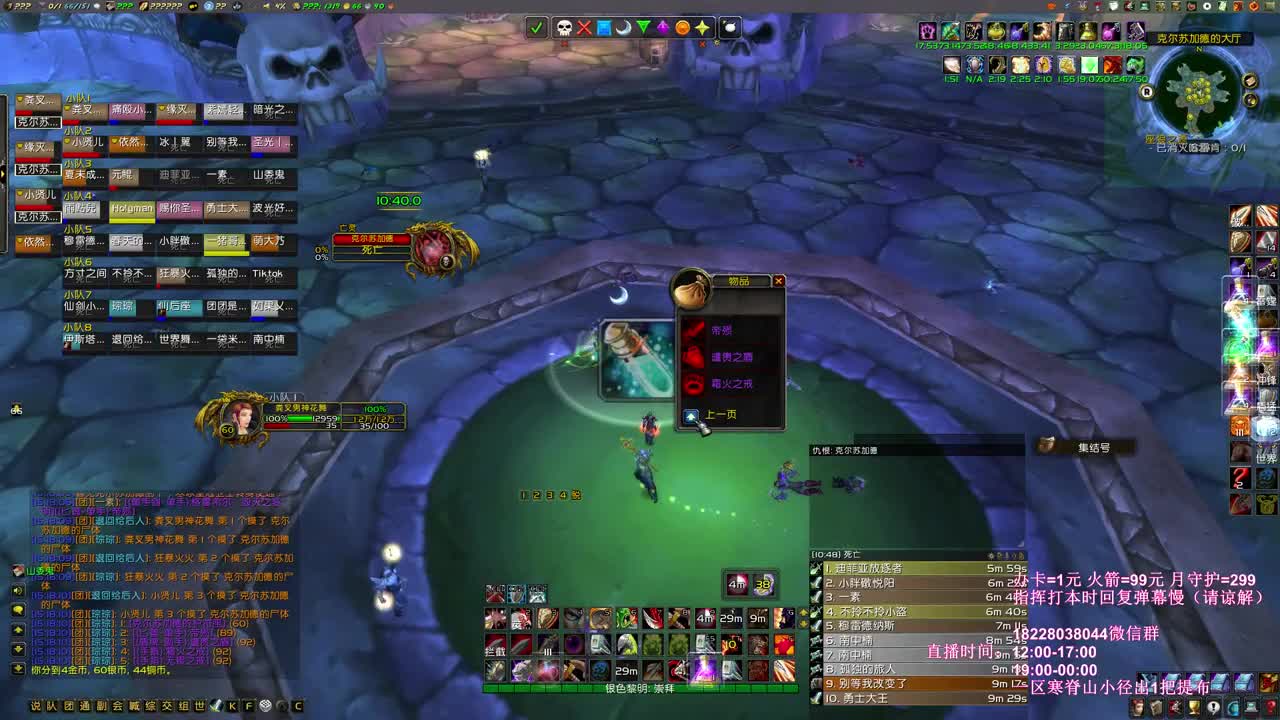Click 迪菲亚放逐者 in the death list
This screenshot has height=720, width=1280.
(870, 566)
